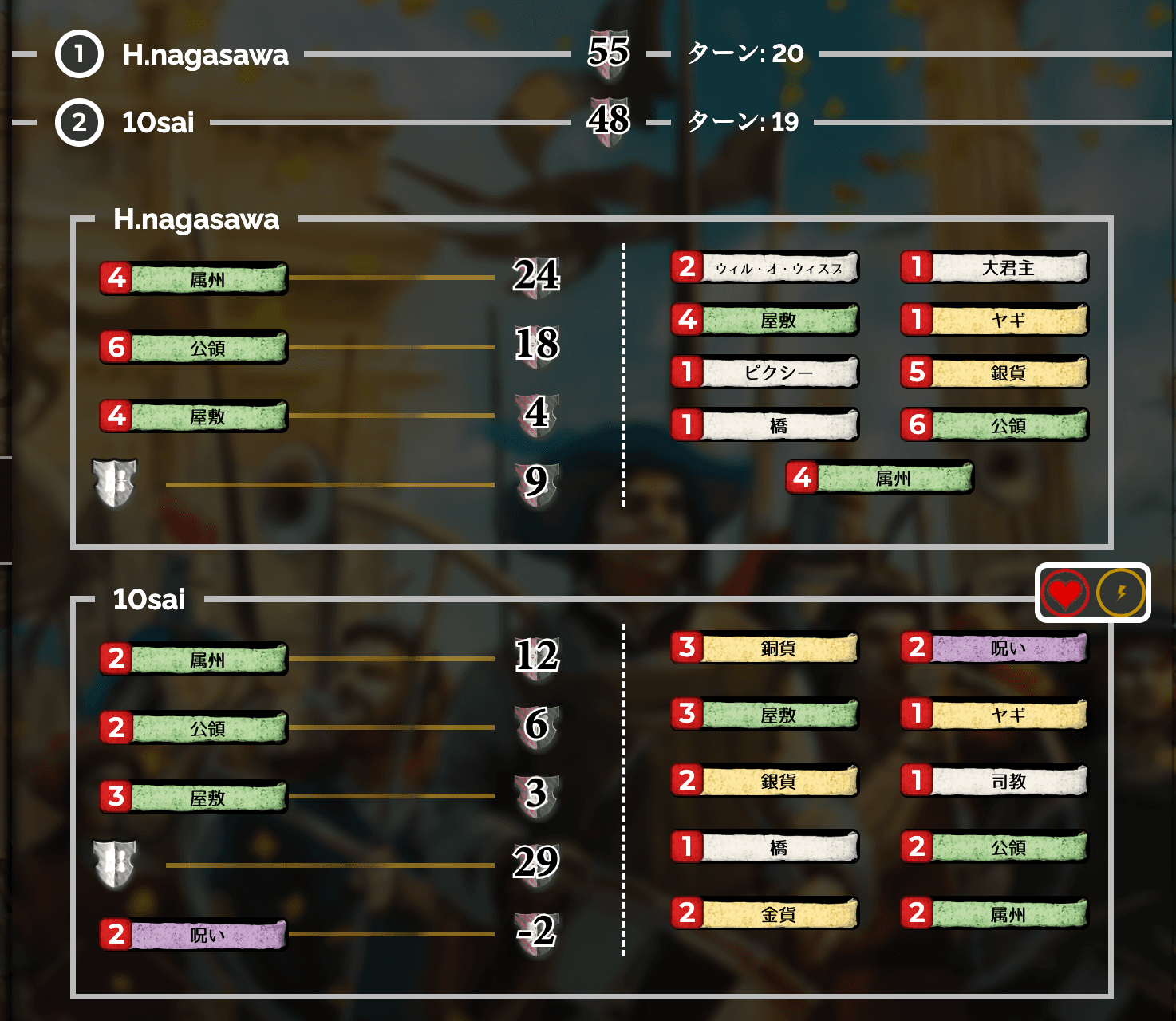Select the 大君主 card entry
Image resolution: width=1176 pixels, height=1021 pixels.
[994, 268]
